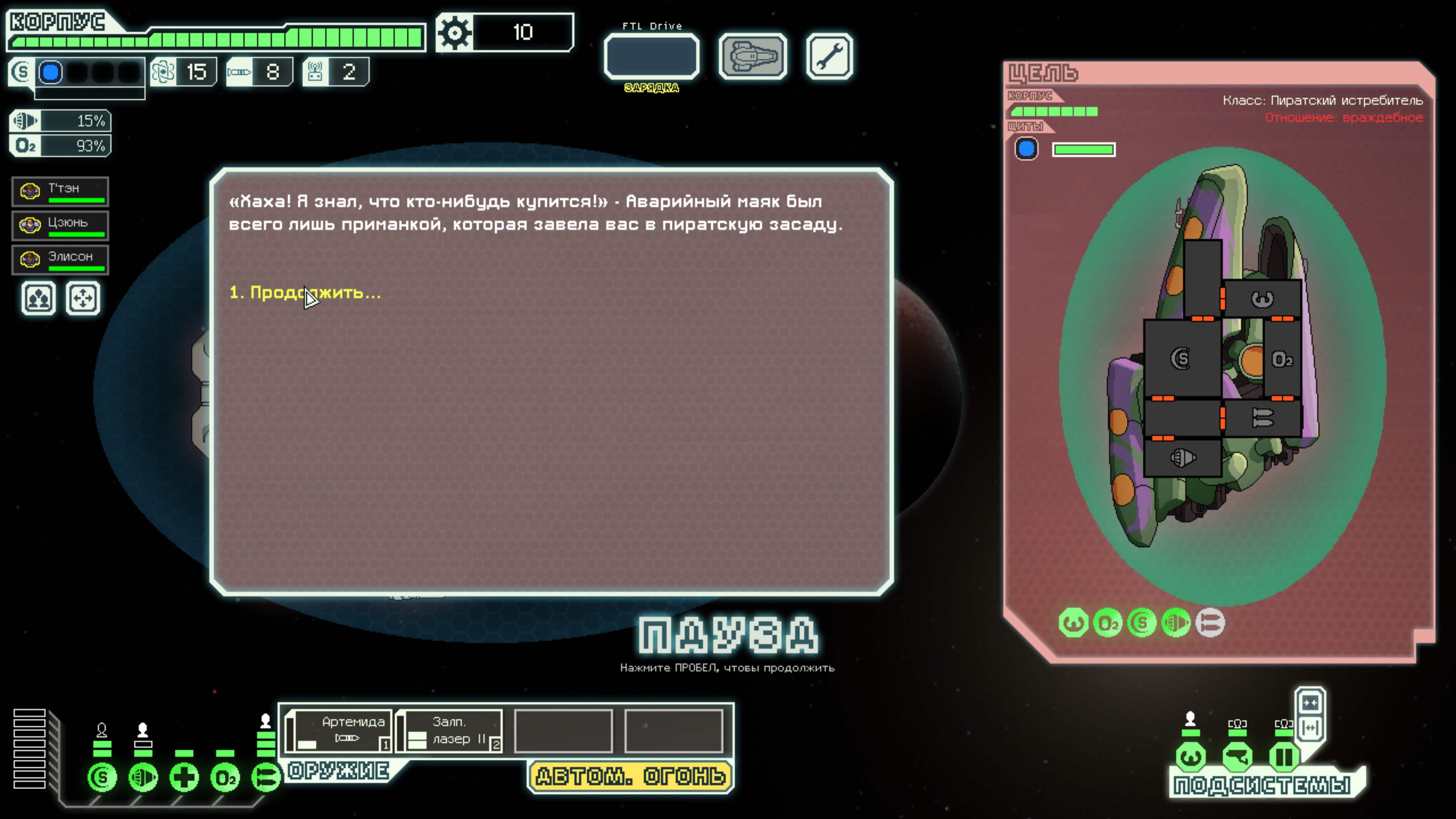Click the oxygen system power icon
1456x819 pixels.
(x=225, y=778)
